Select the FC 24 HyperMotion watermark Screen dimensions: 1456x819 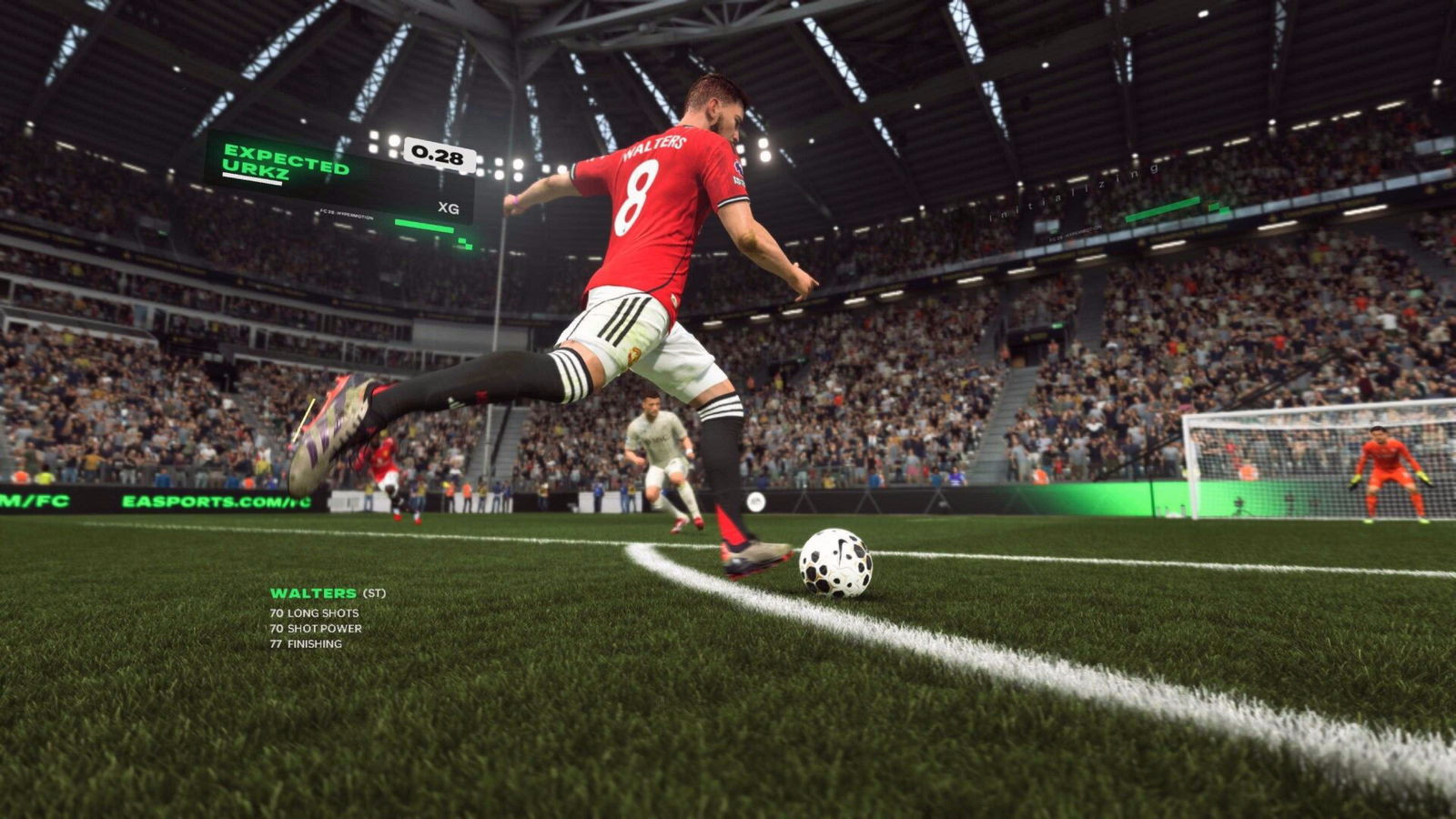coord(347,216)
